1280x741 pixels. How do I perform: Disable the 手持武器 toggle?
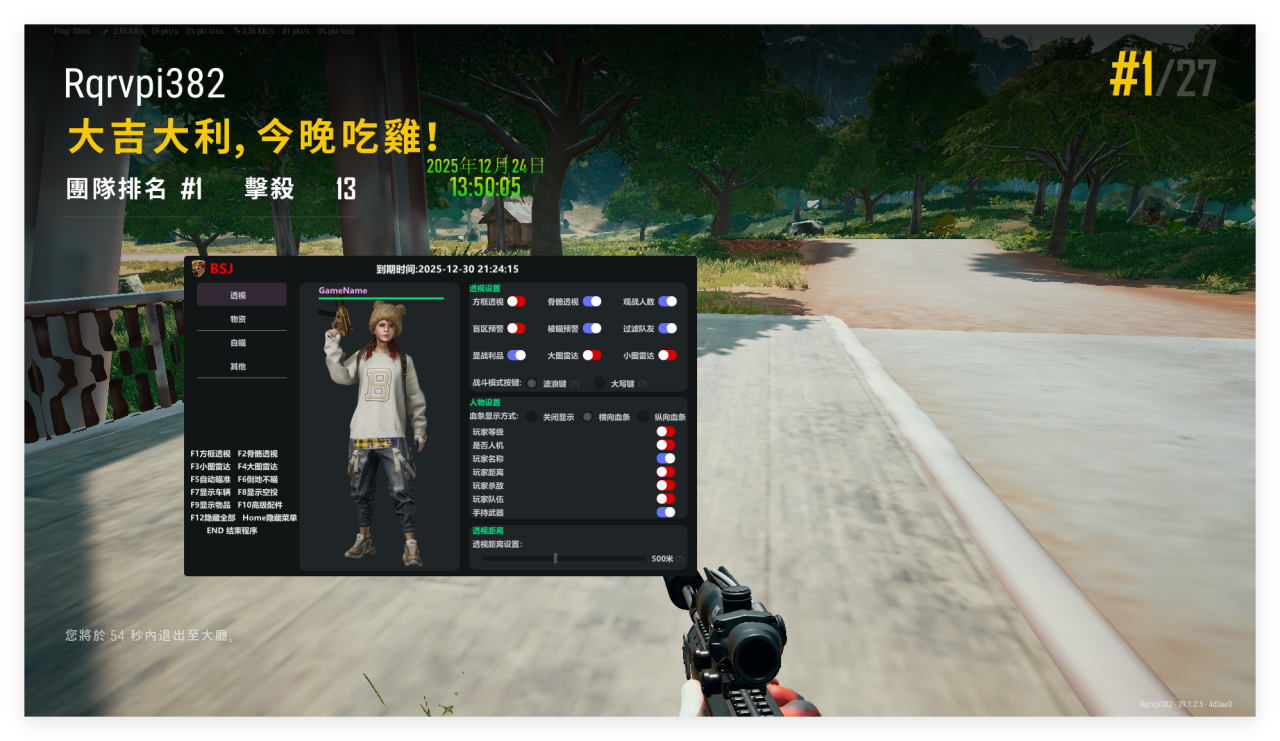click(666, 512)
